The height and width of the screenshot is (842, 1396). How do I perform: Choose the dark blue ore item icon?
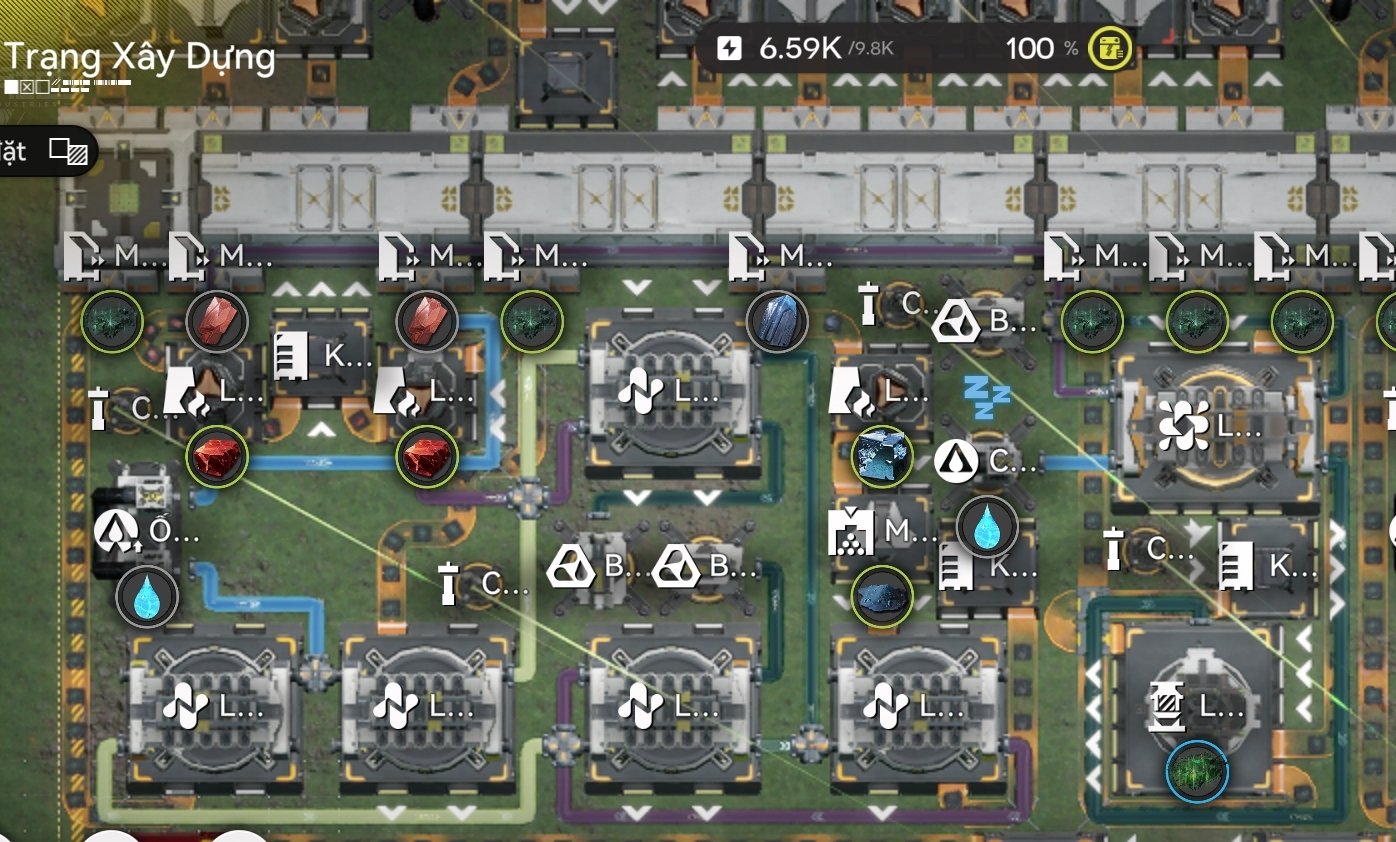882,598
